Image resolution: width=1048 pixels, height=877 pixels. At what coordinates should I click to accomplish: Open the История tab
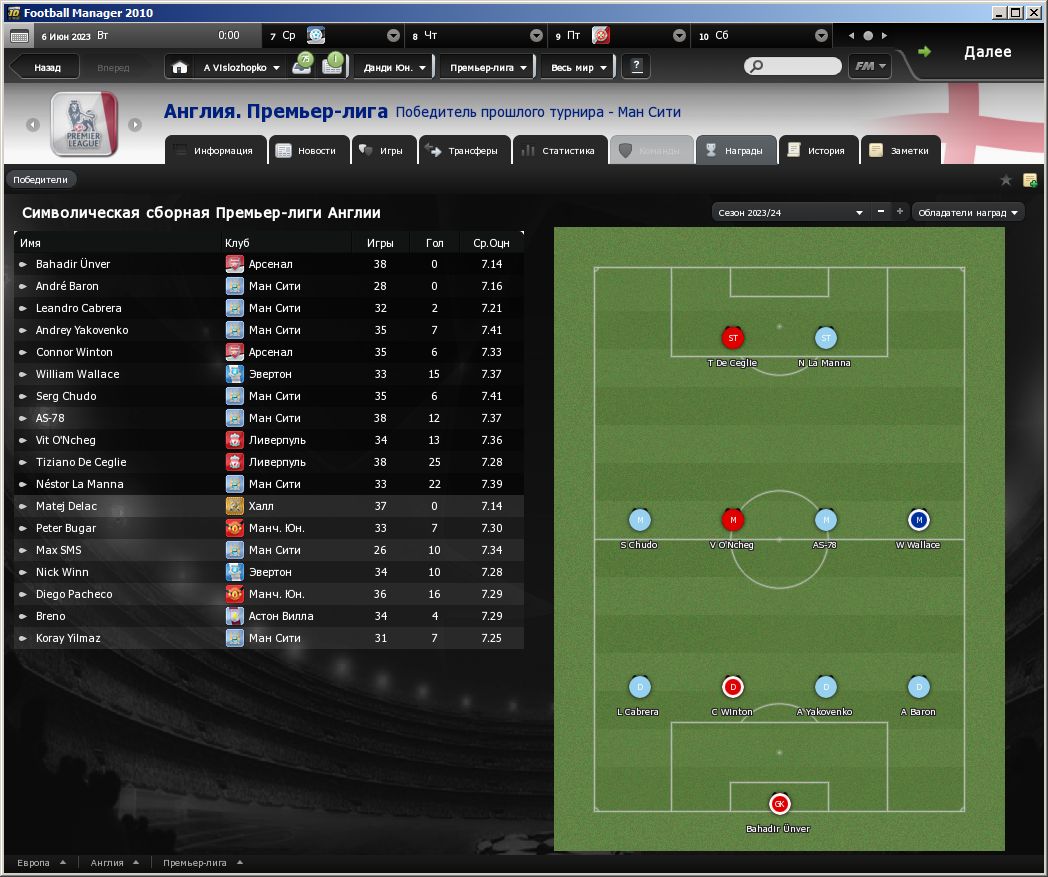pos(817,151)
